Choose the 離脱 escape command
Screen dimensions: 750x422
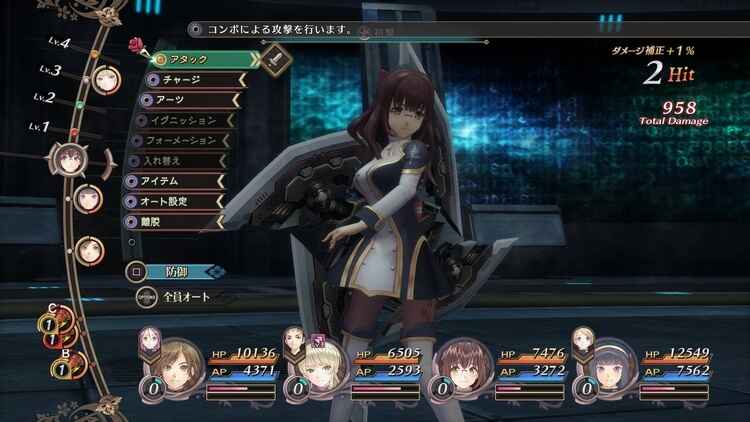180,221
